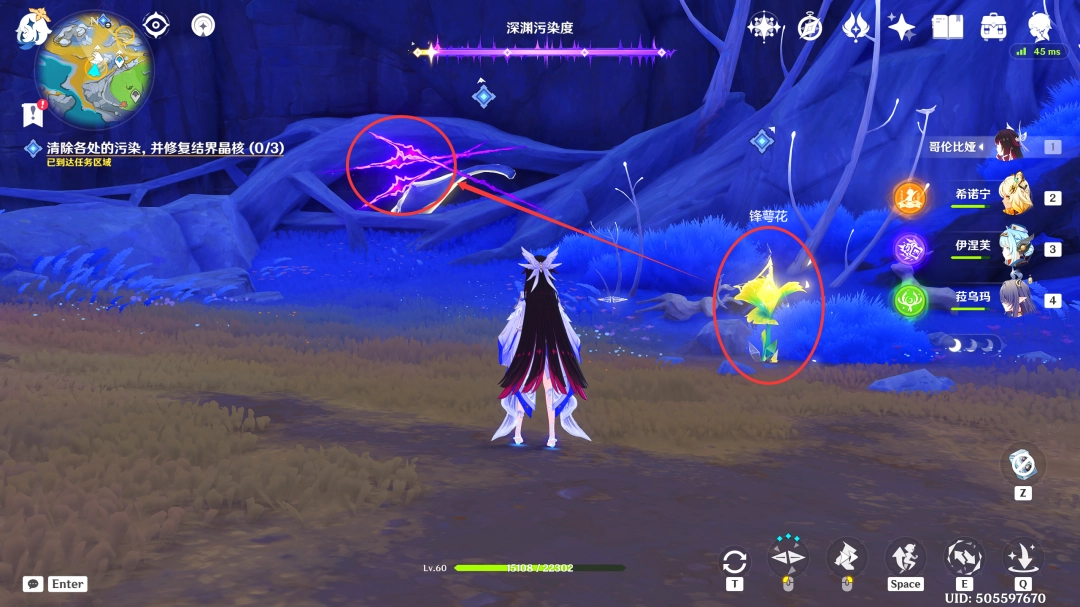Open the Paimon menu
The width and height of the screenshot is (1080, 607).
[31, 28]
